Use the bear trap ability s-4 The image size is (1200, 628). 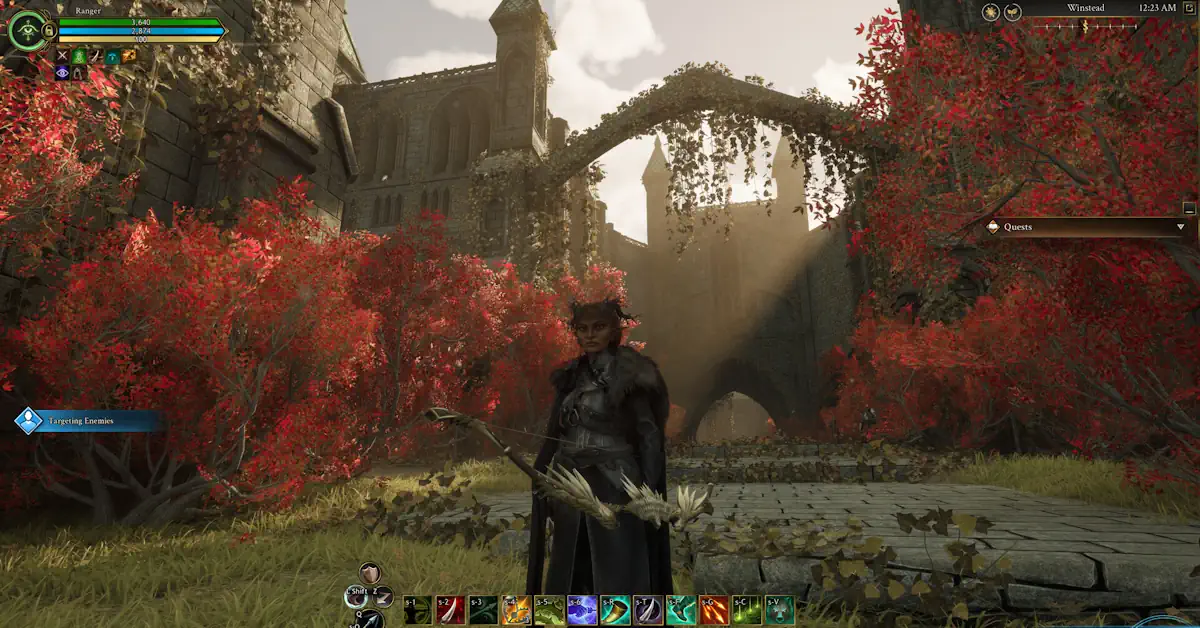(x=516, y=610)
